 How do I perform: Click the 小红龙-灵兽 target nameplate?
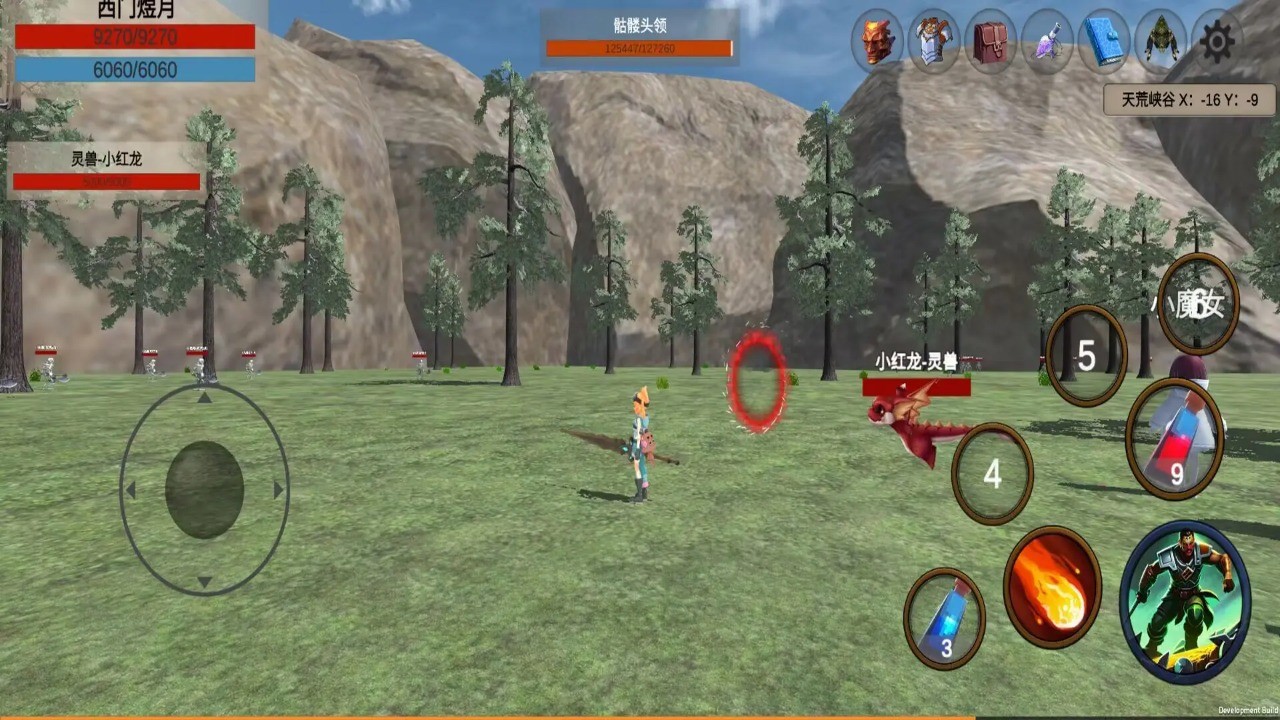912,365
